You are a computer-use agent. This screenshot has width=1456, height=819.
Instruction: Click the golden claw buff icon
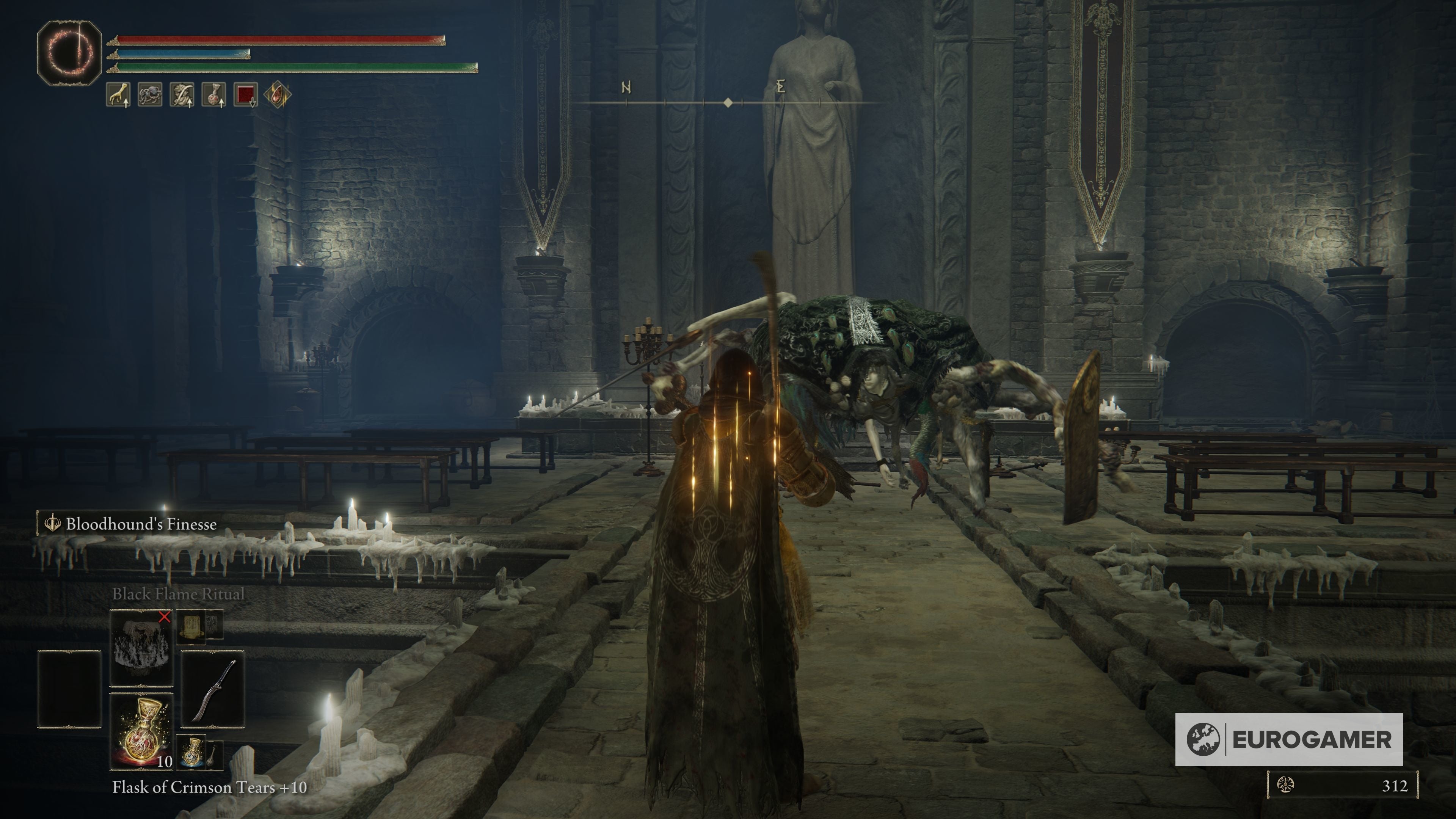click(118, 94)
